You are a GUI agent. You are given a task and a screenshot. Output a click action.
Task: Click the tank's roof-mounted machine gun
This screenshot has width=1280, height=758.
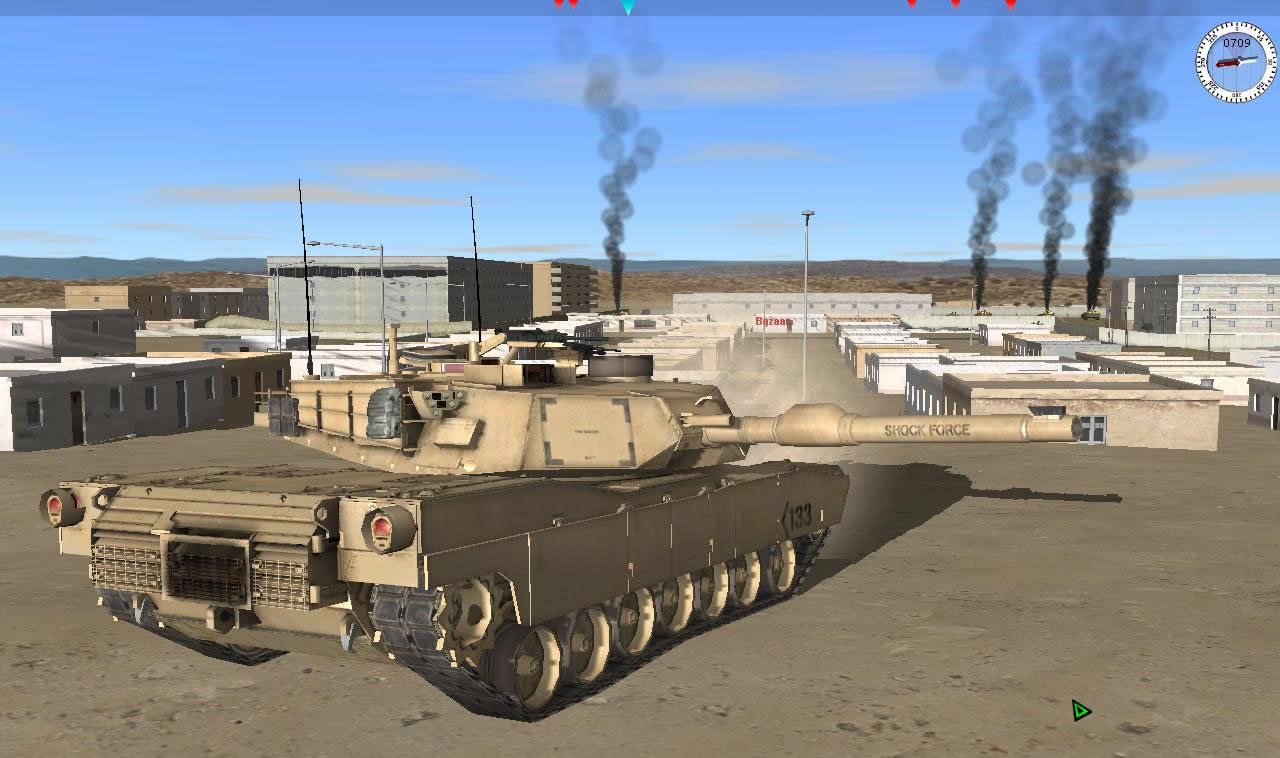(x=600, y=353)
